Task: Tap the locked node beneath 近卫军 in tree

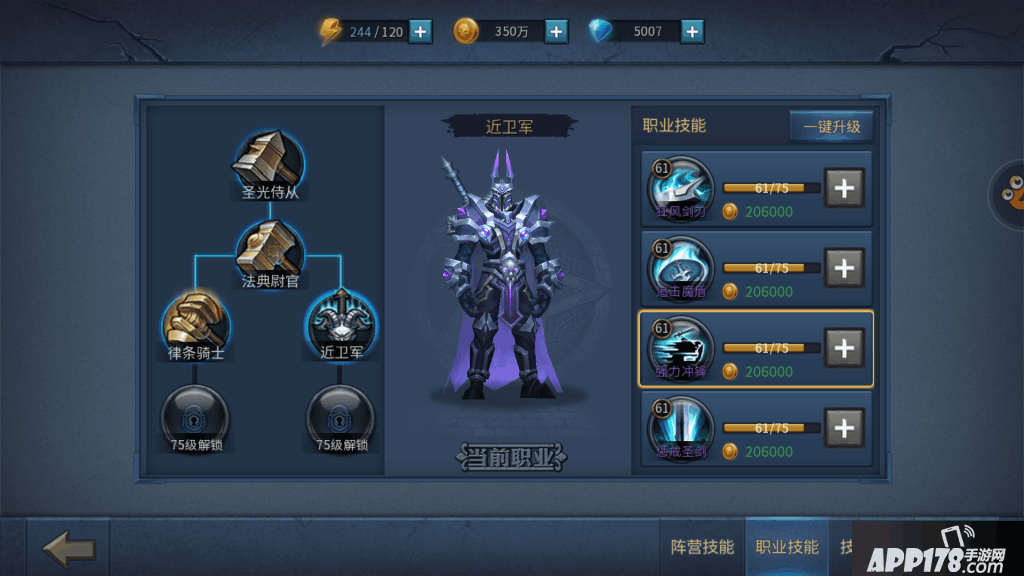Action: [x=341, y=412]
